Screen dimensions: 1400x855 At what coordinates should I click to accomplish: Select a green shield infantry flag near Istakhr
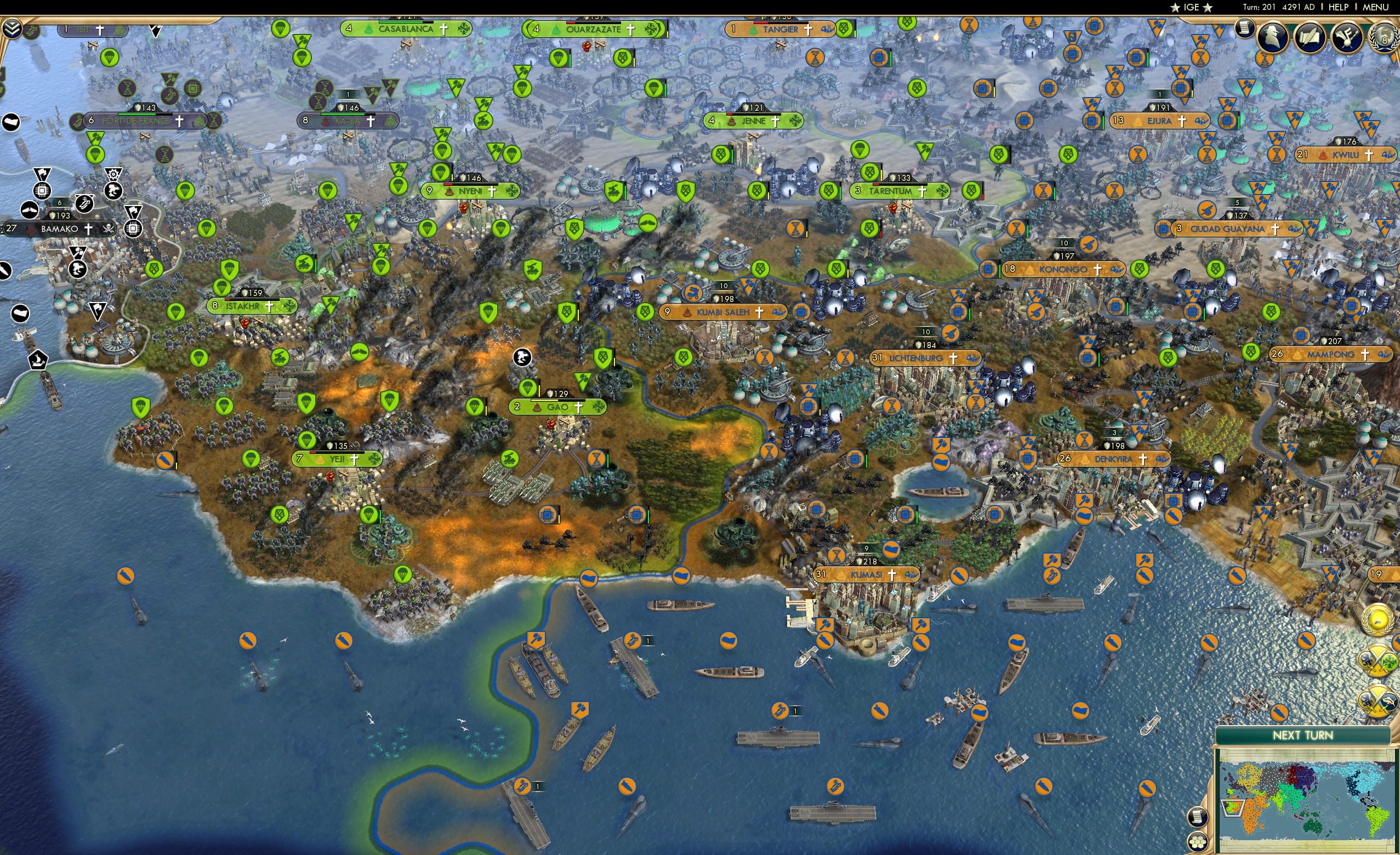(x=230, y=269)
